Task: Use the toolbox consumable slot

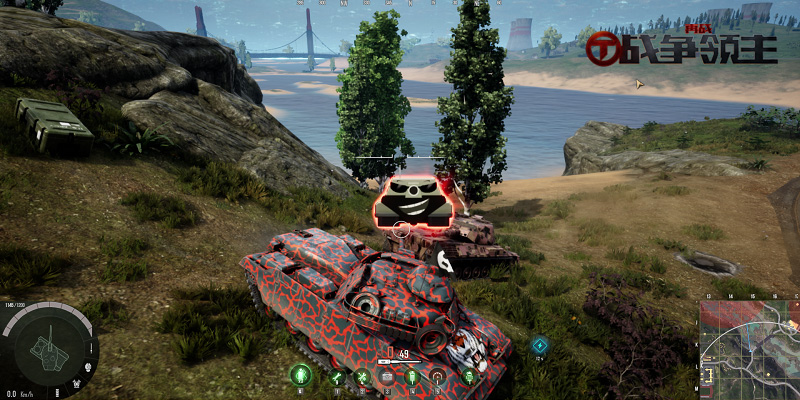Action: click(387, 376)
